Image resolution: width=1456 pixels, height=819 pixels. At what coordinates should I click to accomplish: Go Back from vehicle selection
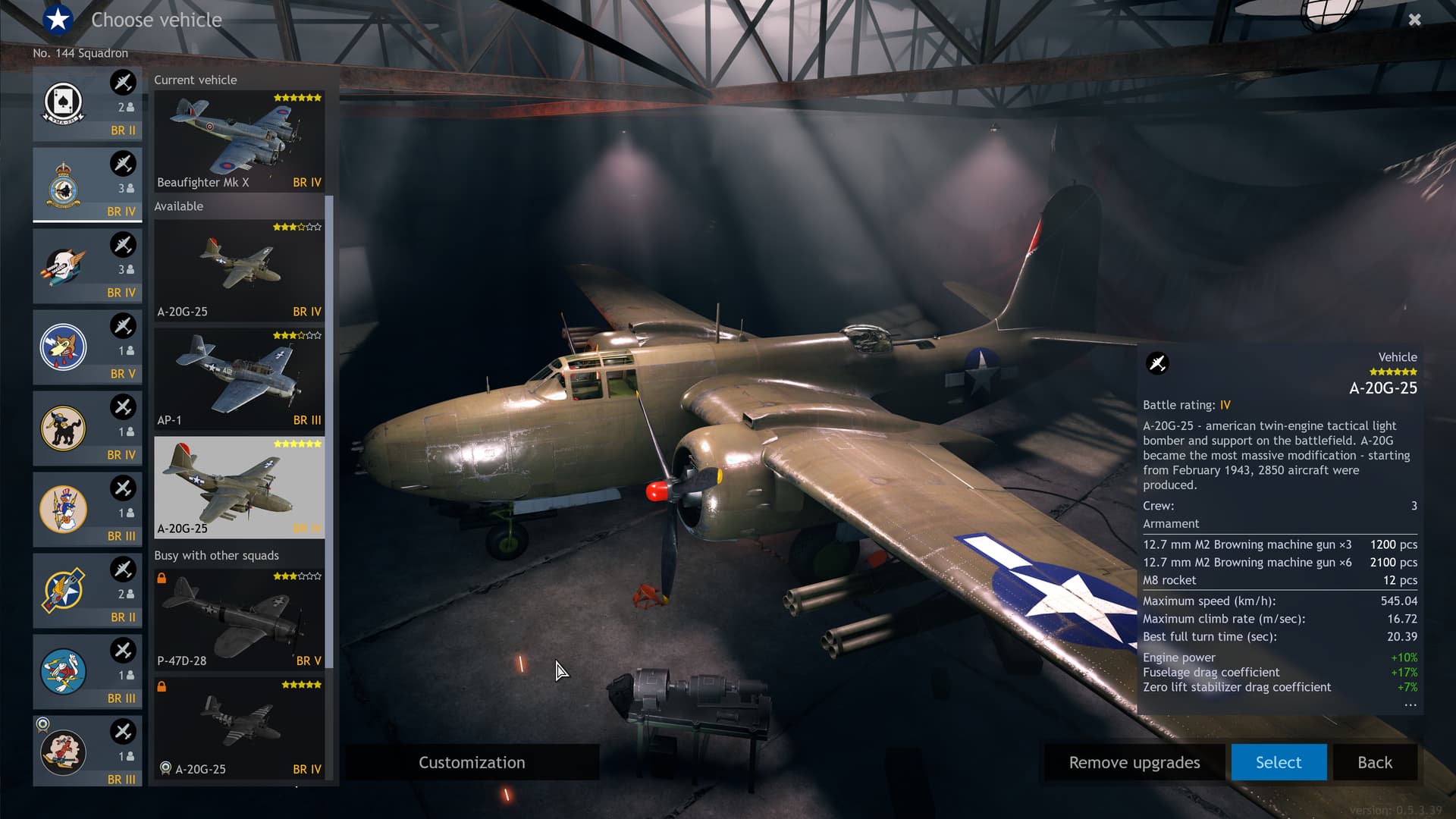point(1374,762)
